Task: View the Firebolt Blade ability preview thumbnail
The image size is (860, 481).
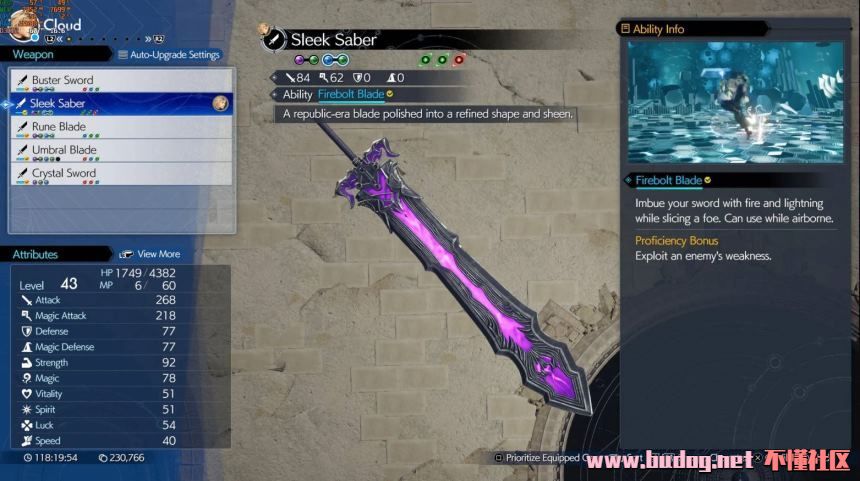Action: pos(735,102)
